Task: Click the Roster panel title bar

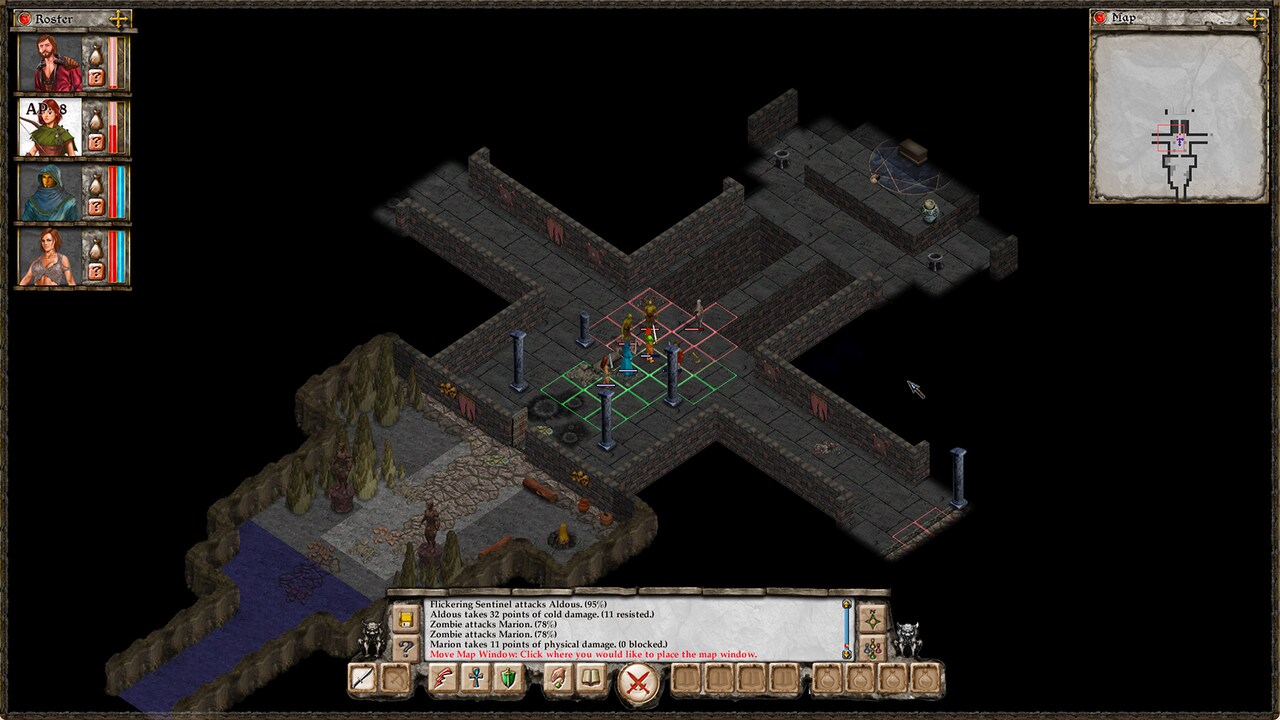Action: (52, 18)
